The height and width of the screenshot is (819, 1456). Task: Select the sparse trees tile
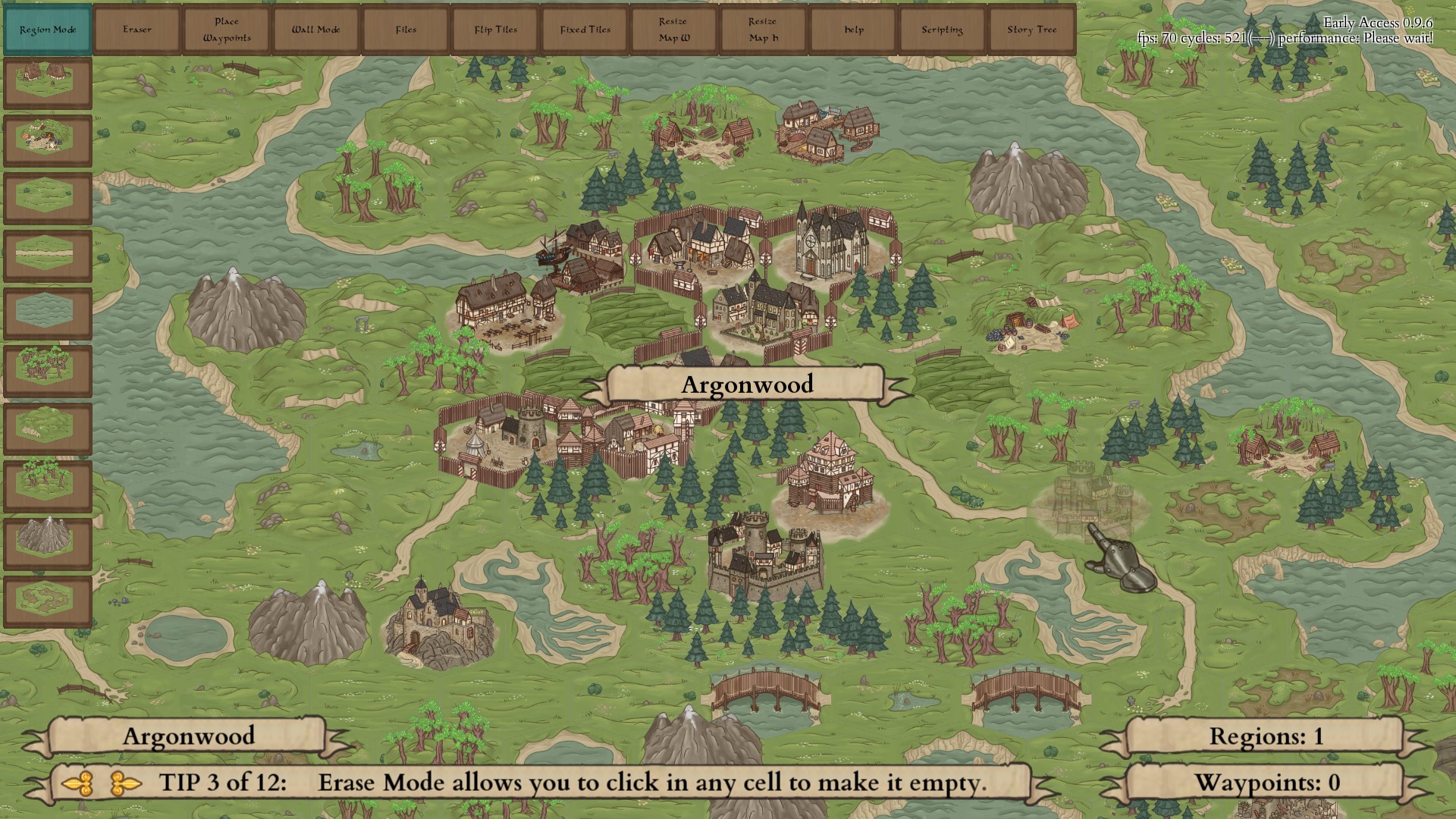point(47,479)
